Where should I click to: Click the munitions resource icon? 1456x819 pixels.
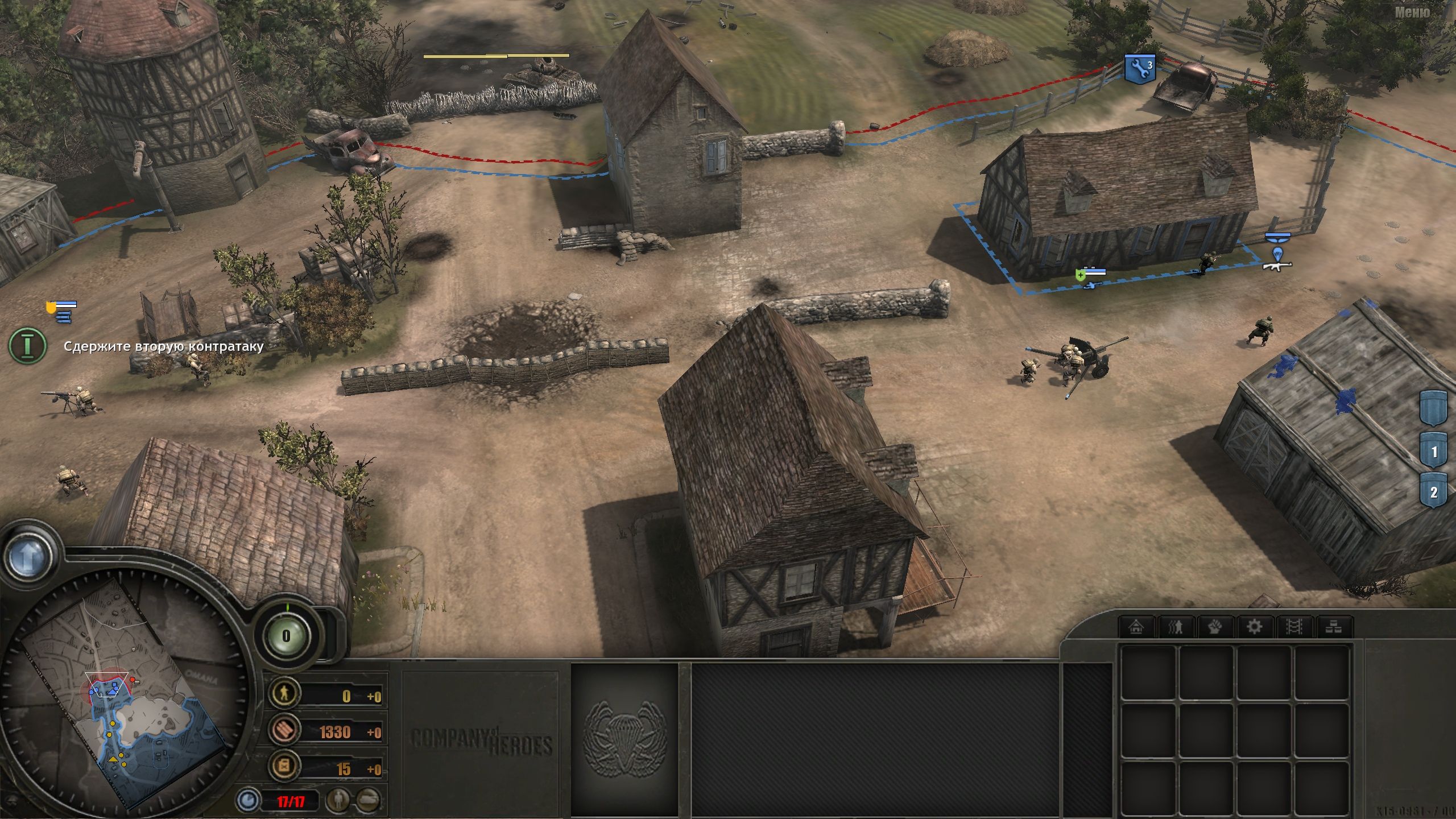(284, 730)
